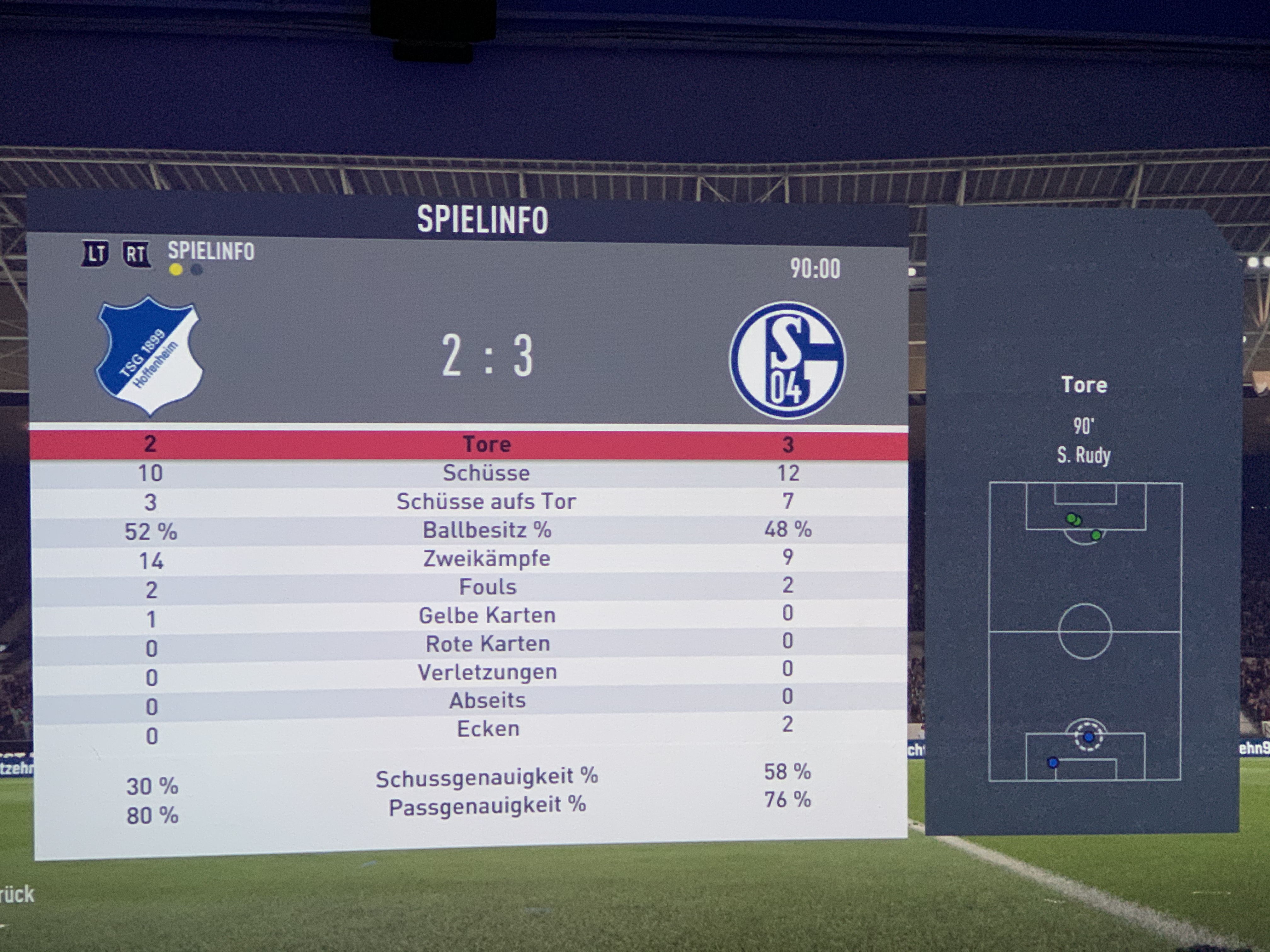Screen dimensions: 1270x952
Task: Click the blue goal marker near the goal line
Action: click(1053, 762)
